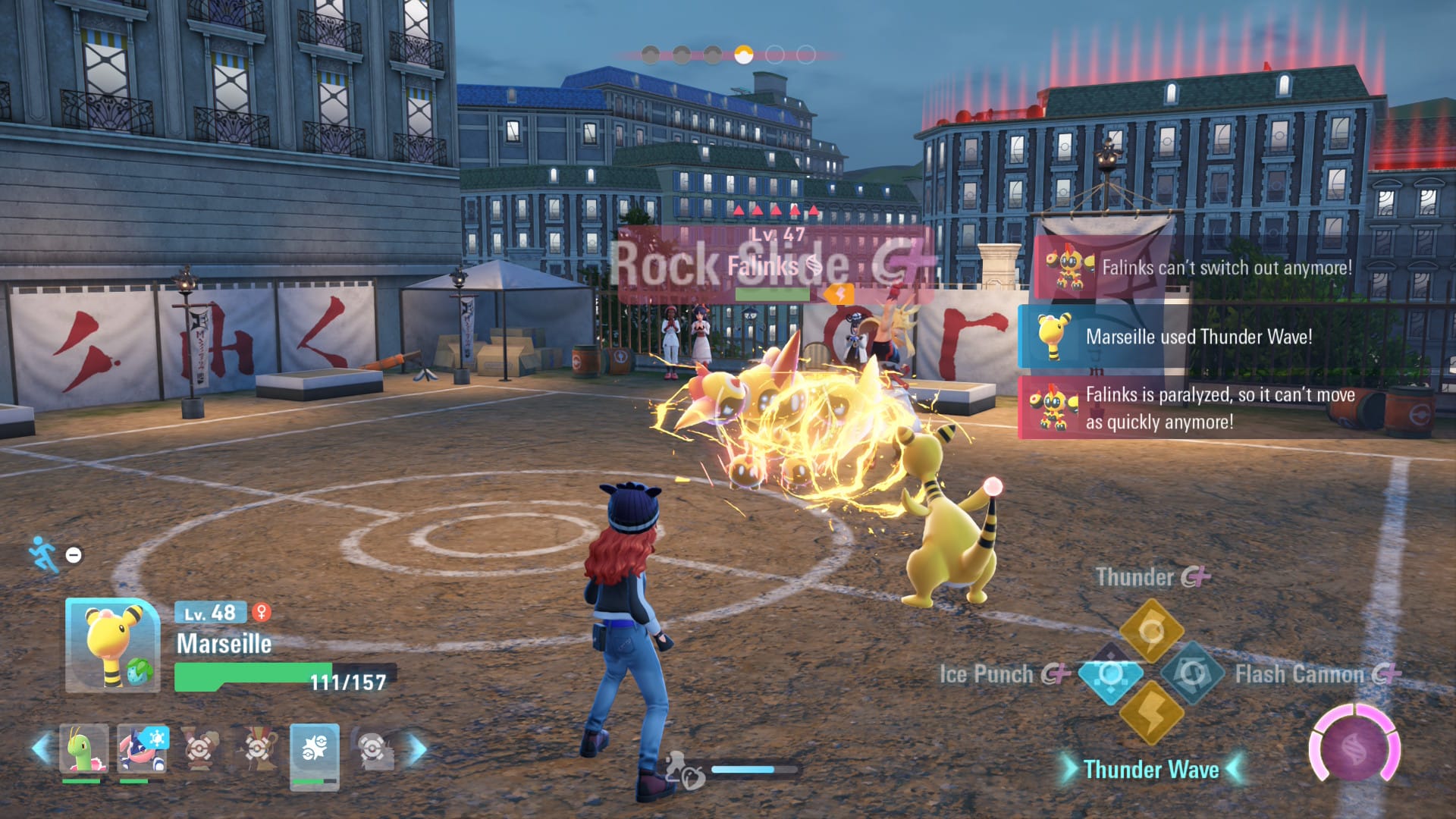Toggle the female gender symbol beside Lv. 48

262,612
